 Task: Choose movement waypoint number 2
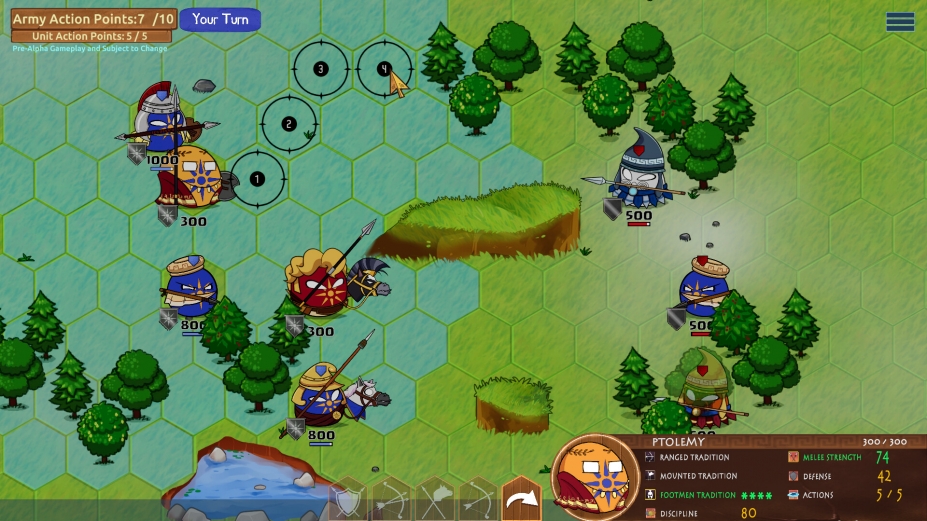point(289,124)
